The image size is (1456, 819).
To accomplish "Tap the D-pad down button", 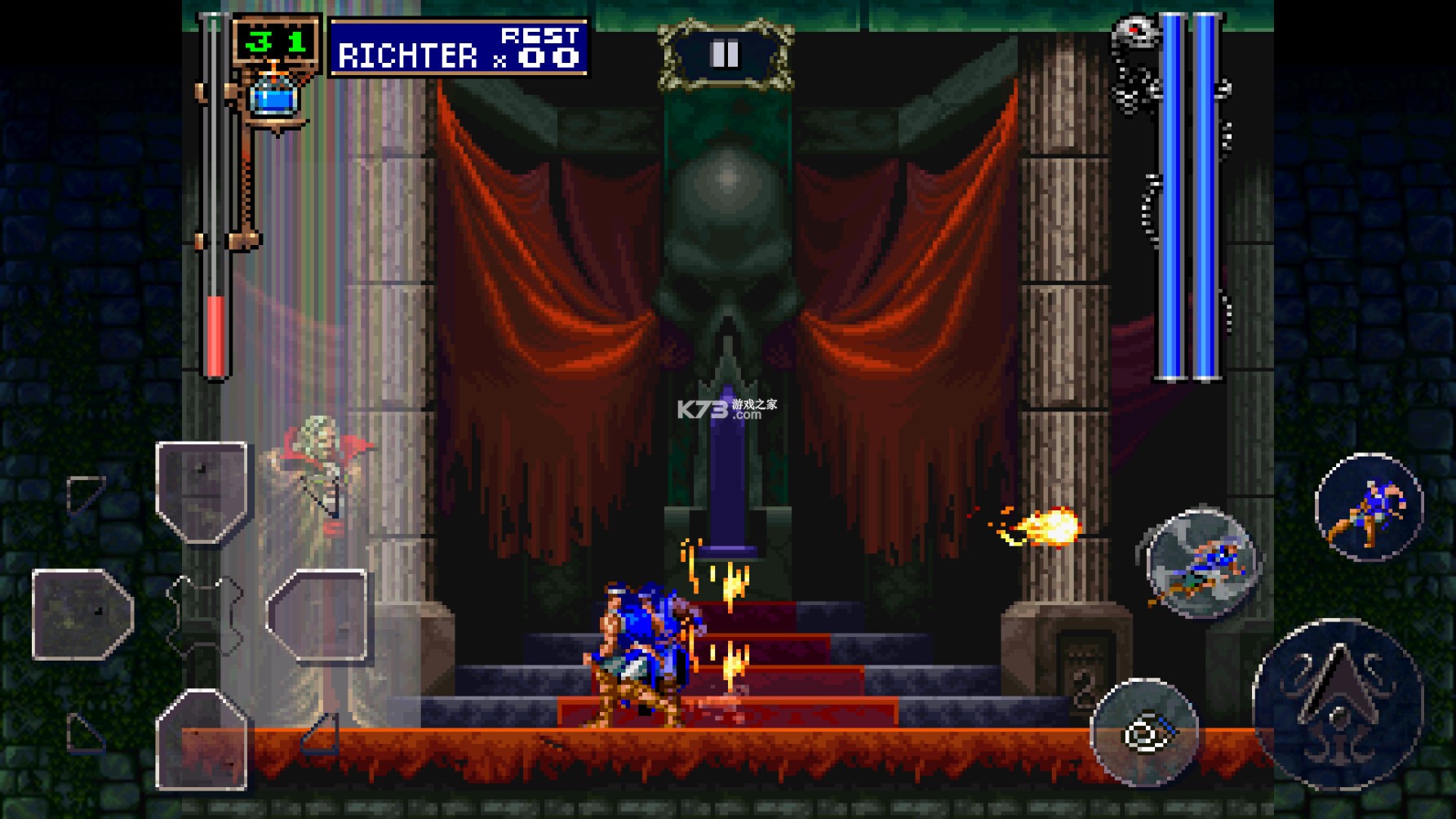I will [x=202, y=737].
